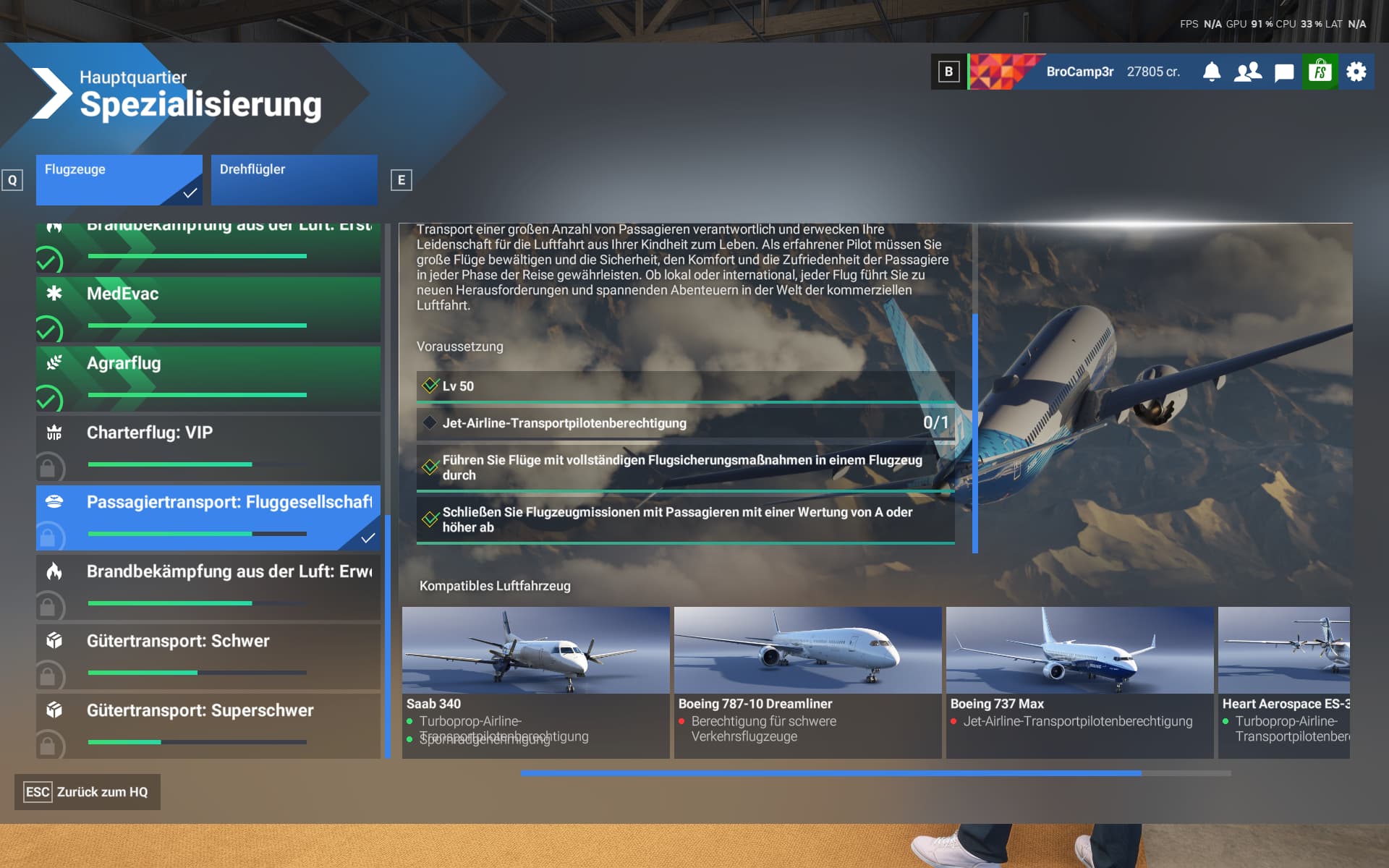The height and width of the screenshot is (868, 1389).
Task: Open the notifications bell icon
Action: tap(1212, 72)
